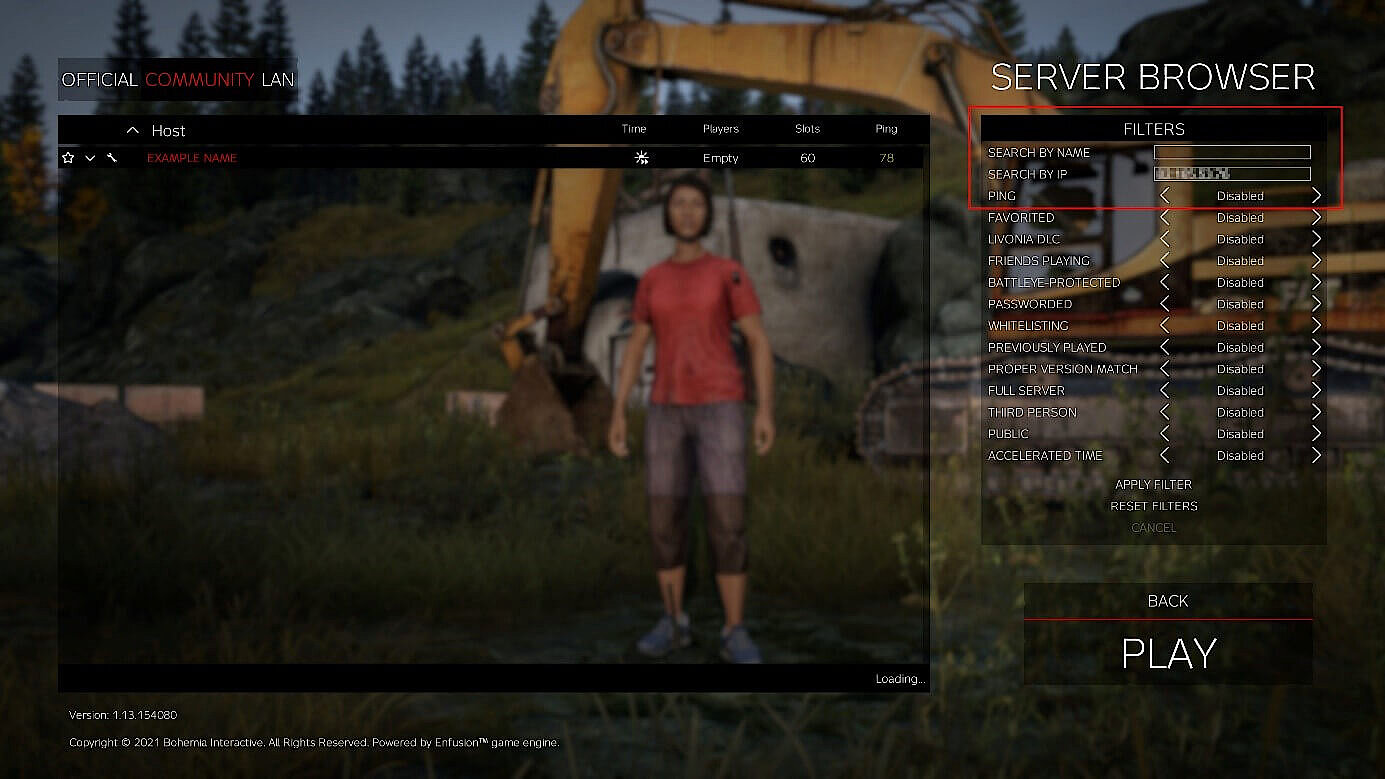Click the sort chevron beside the Host header
This screenshot has width=1385, height=779.
pos(132,130)
